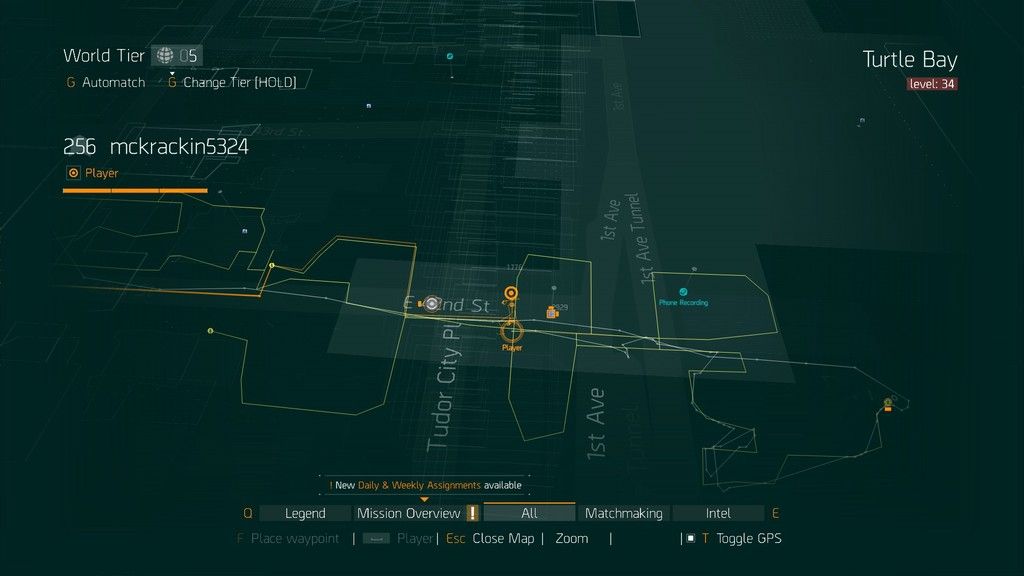Click the World Tier globe icon
The height and width of the screenshot is (576, 1024).
tap(165, 56)
